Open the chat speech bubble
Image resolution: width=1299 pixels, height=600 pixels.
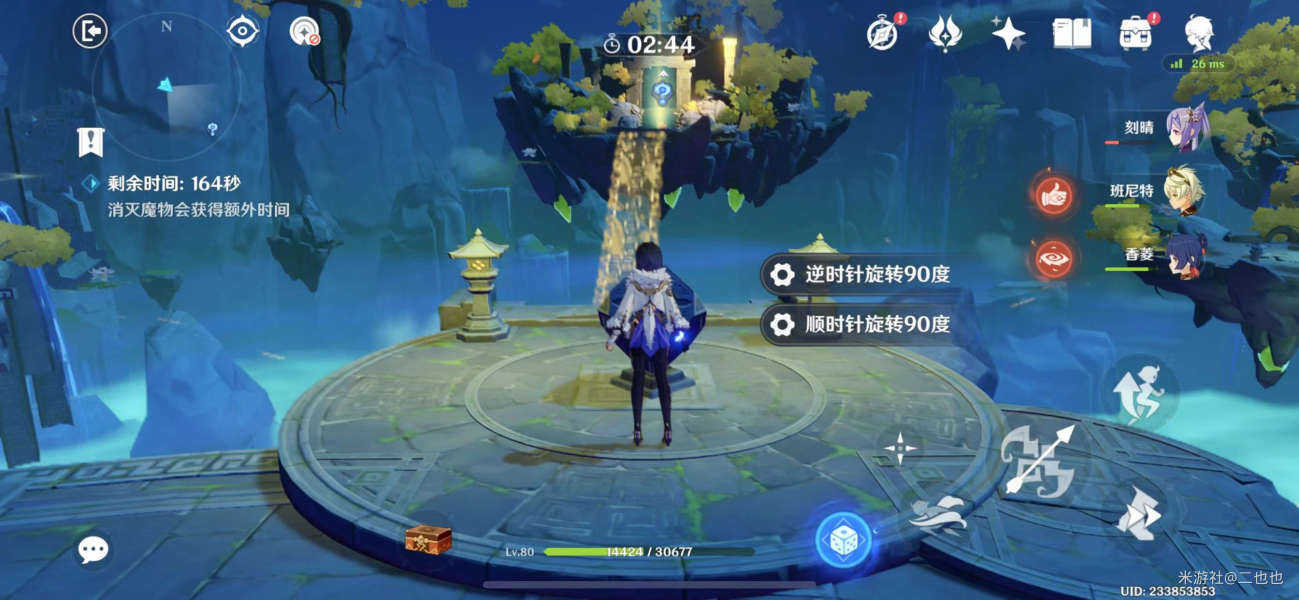[94, 548]
